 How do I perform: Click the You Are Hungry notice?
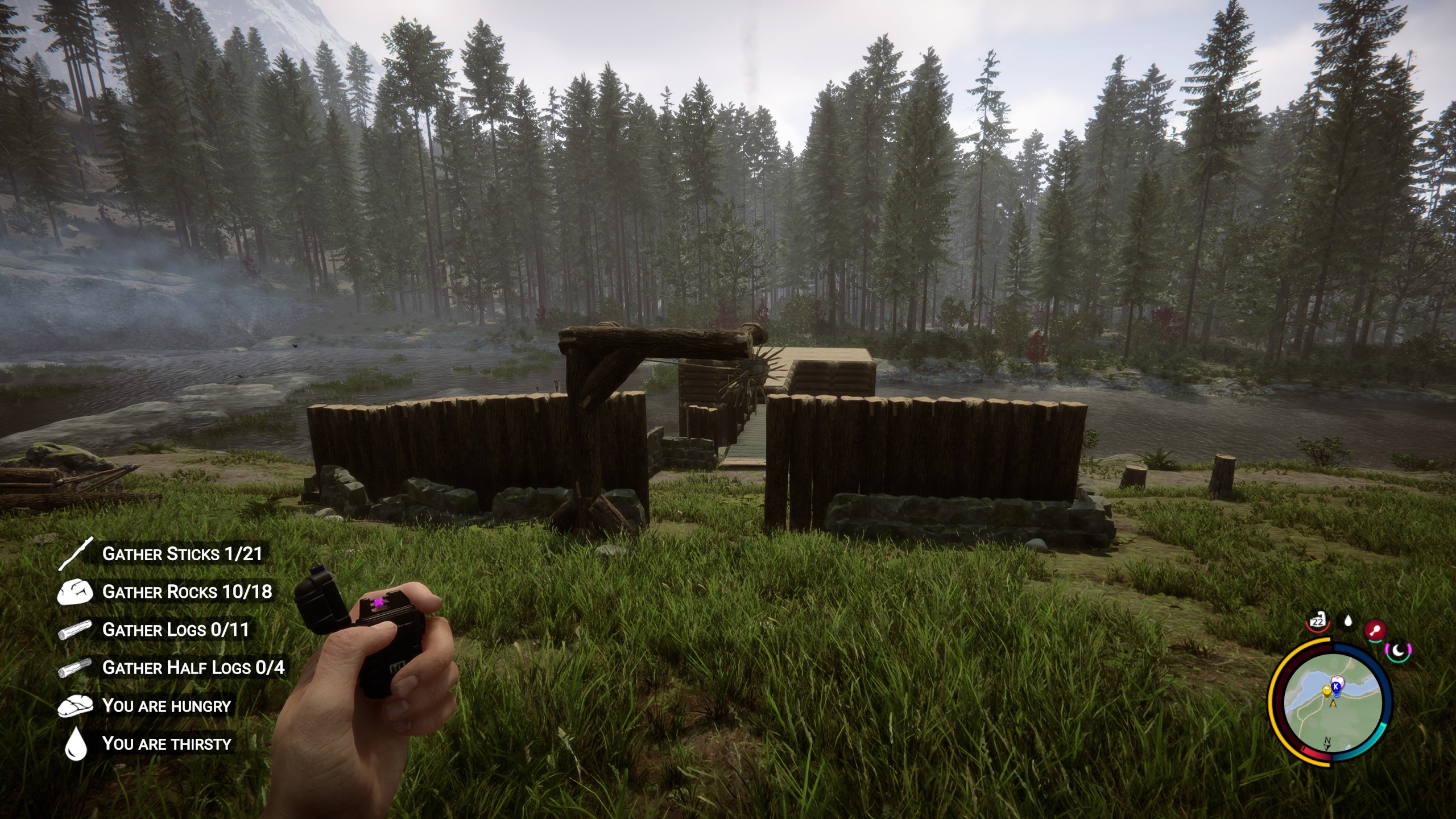coord(166,706)
